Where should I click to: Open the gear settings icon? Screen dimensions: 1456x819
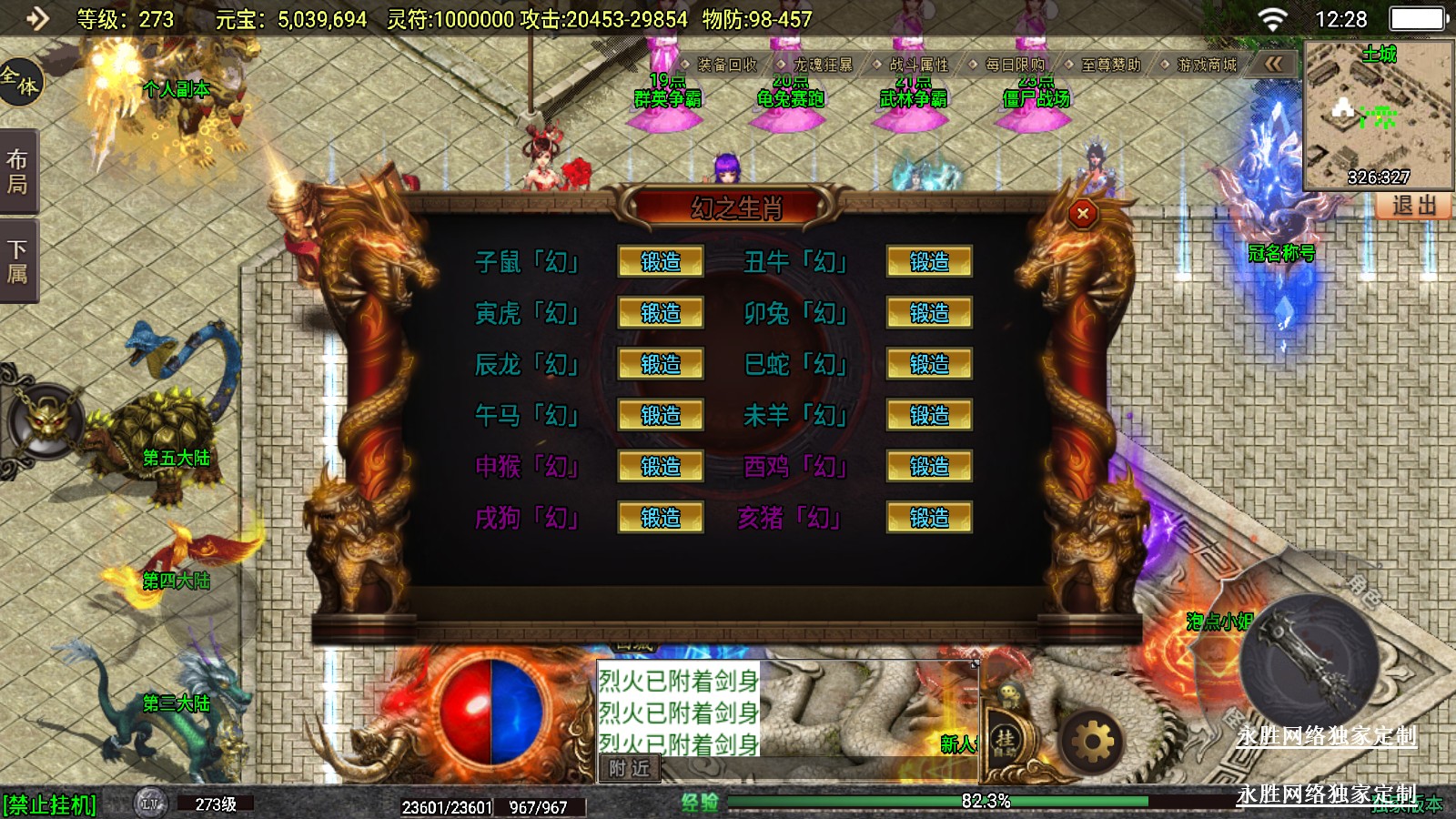(x=1092, y=743)
